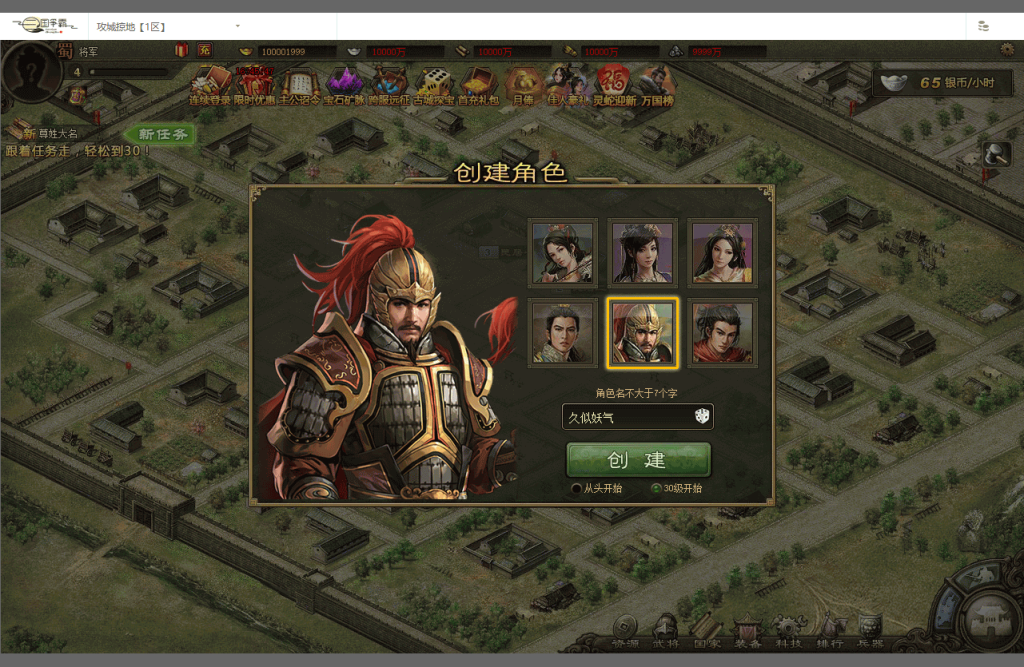Select the helmeted general portrait
The width and height of the screenshot is (1024, 667).
(x=642, y=333)
